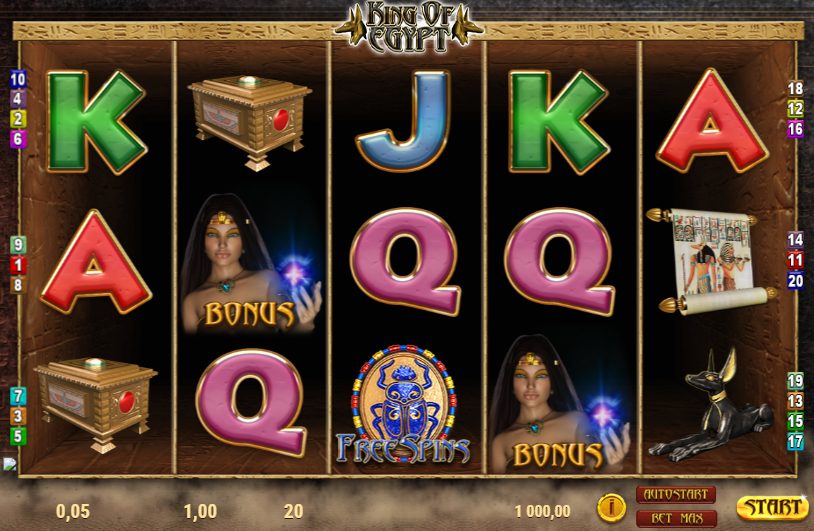Click the Bet Max button
The width and height of the screenshot is (814, 531).
pyautogui.click(x=676, y=517)
